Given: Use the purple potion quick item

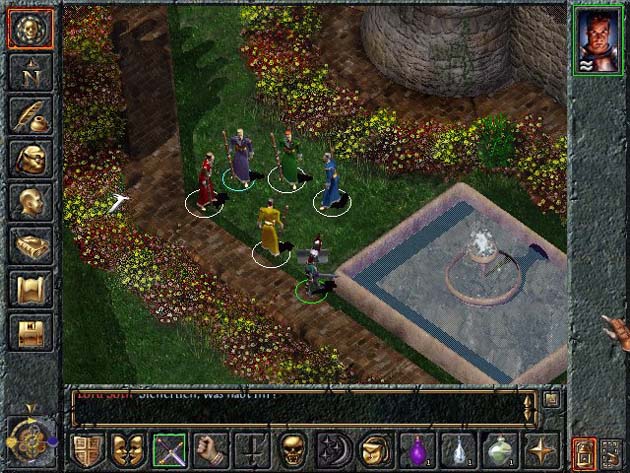Looking at the screenshot, I should click(416, 451).
